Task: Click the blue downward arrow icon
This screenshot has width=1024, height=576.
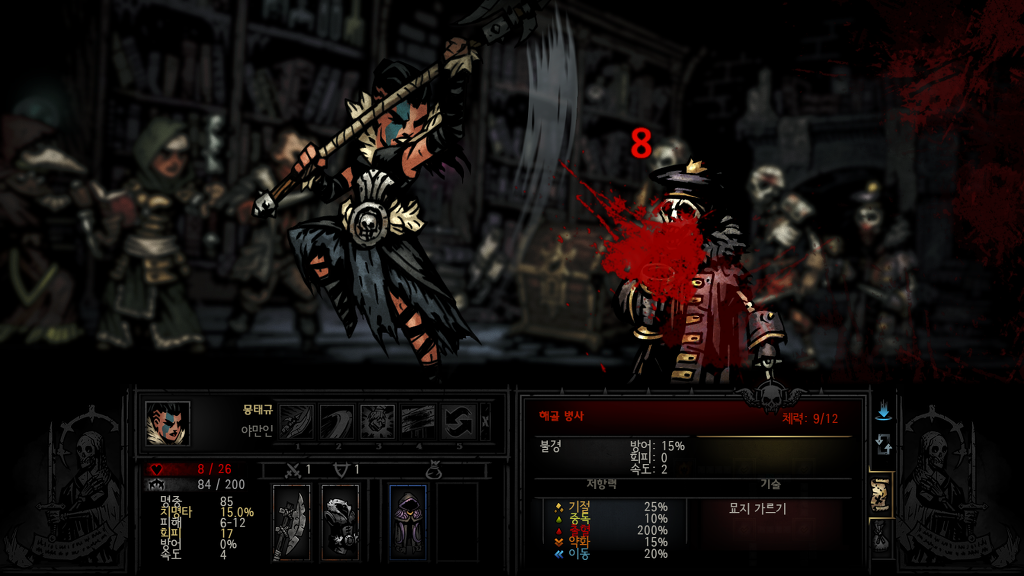Action: tap(882, 411)
